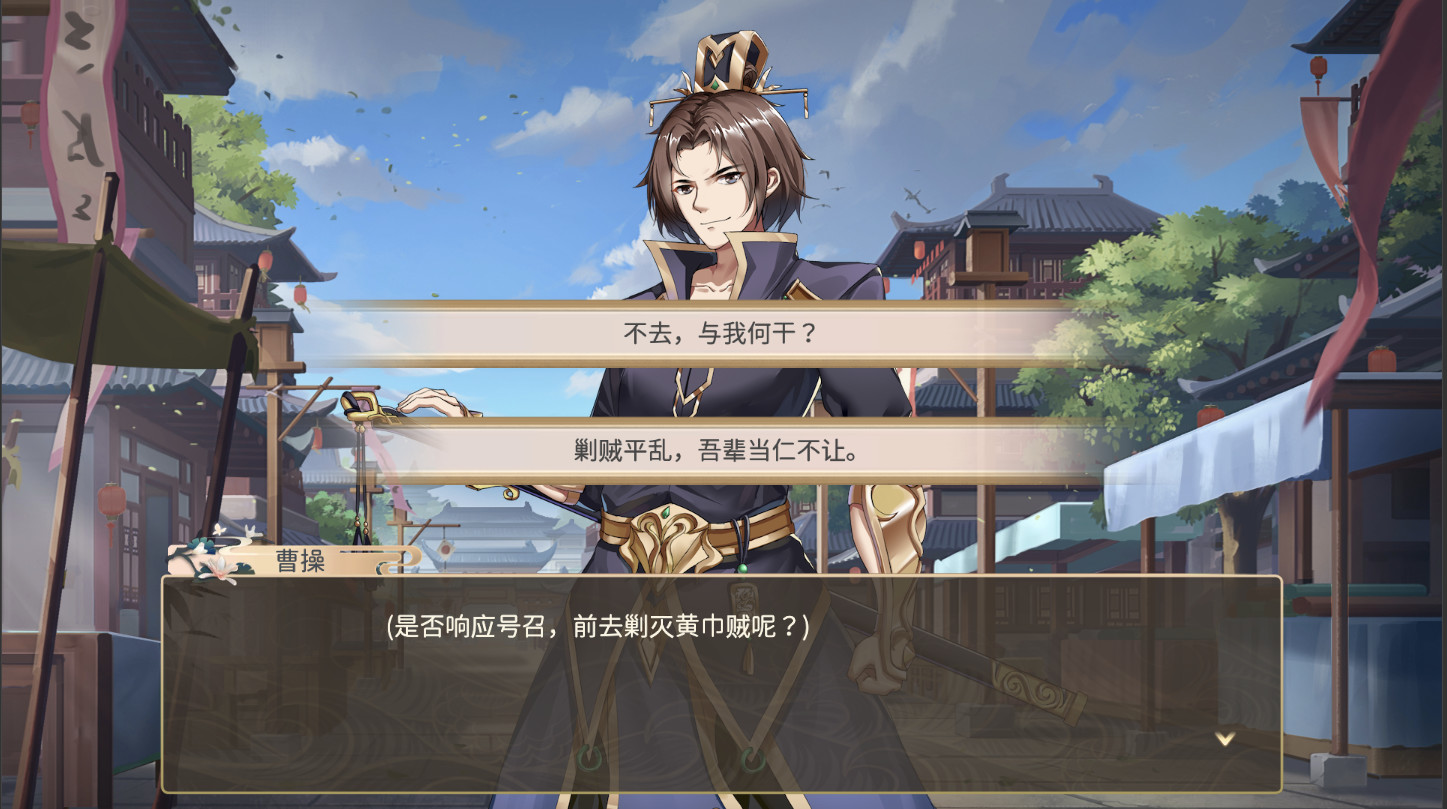Click the round sun banner in background
Viewport: 1447px width, 809px height.
click(x=445, y=548)
